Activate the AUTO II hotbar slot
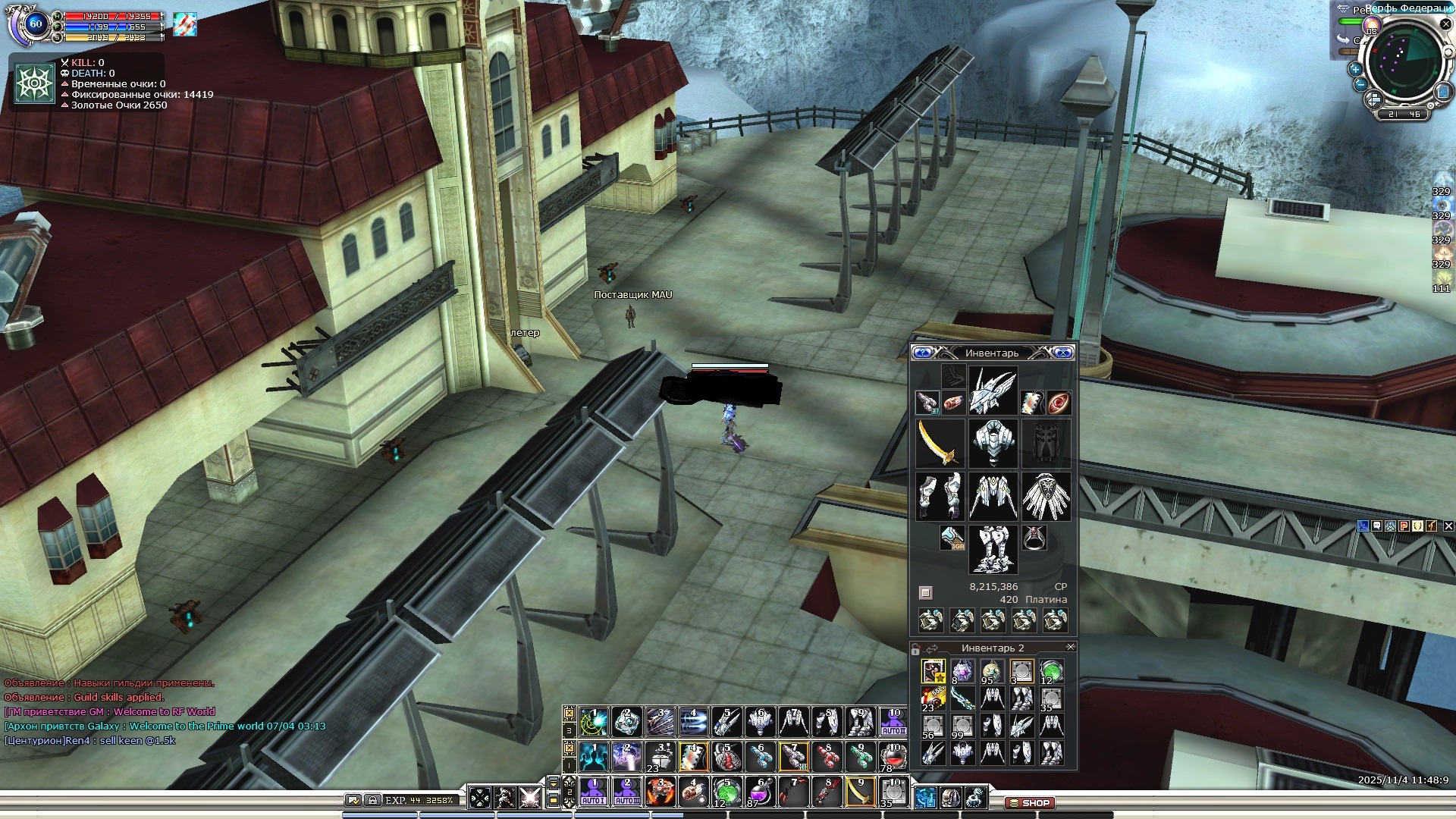The height and width of the screenshot is (819, 1456). coord(893,721)
